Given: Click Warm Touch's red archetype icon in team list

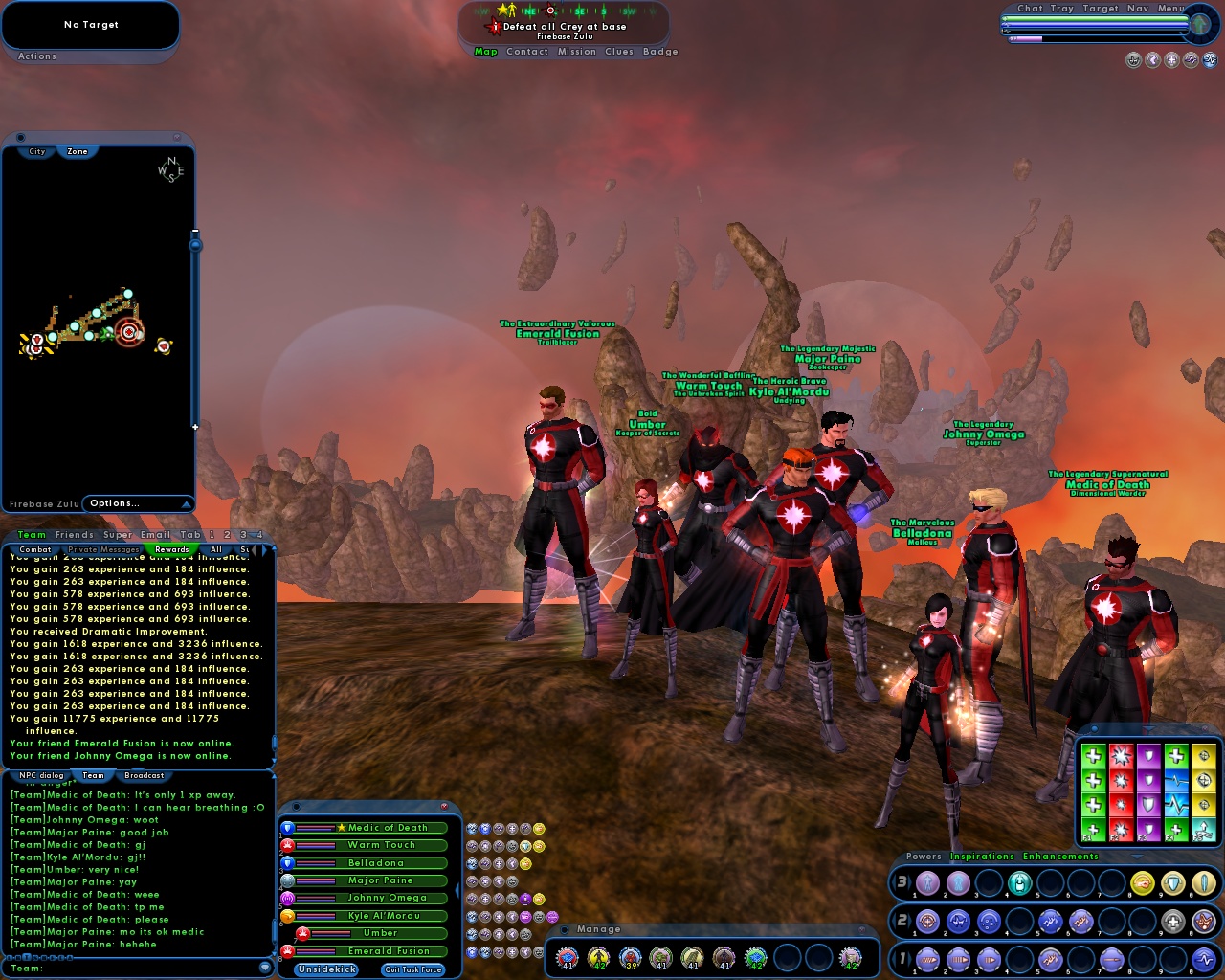Looking at the screenshot, I should coord(287,845).
